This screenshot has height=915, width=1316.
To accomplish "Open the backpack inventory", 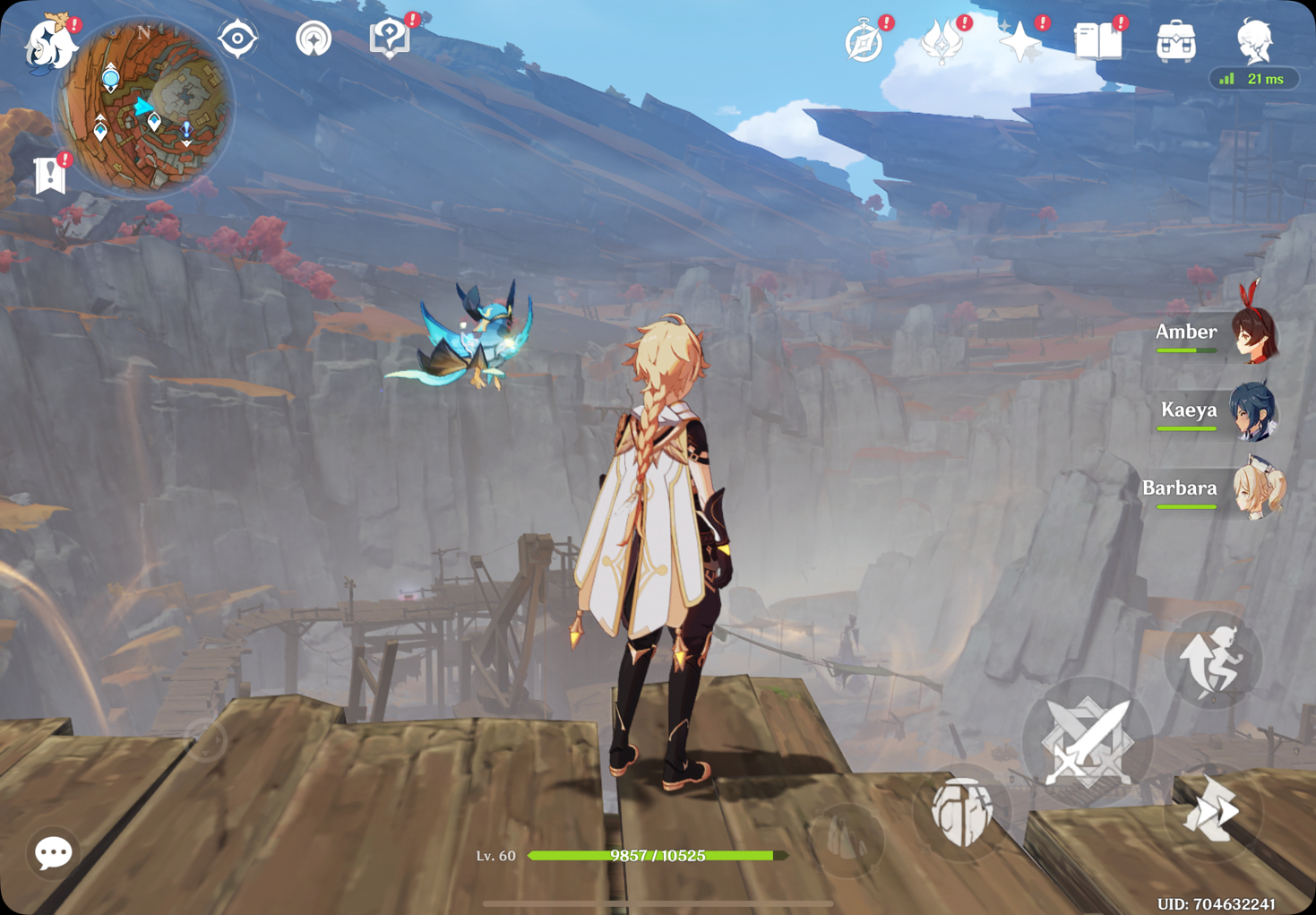I will (x=1175, y=42).
